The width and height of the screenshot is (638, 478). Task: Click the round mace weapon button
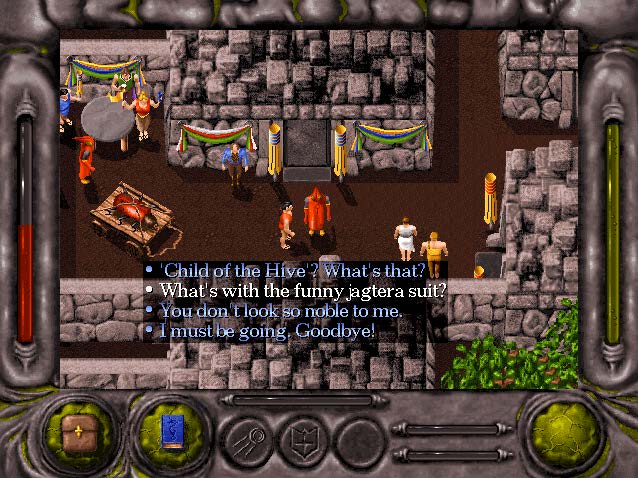click(x=249, y=436)
